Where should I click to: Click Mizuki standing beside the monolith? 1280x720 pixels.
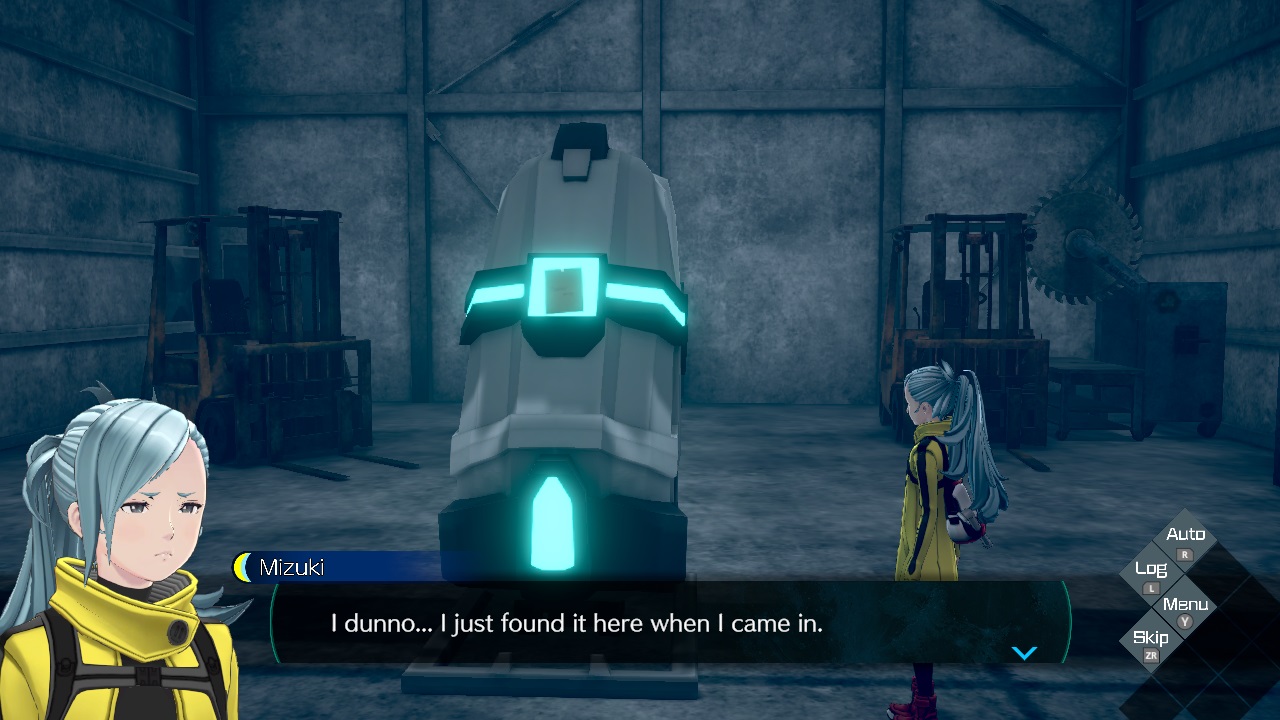pos(930,470)
